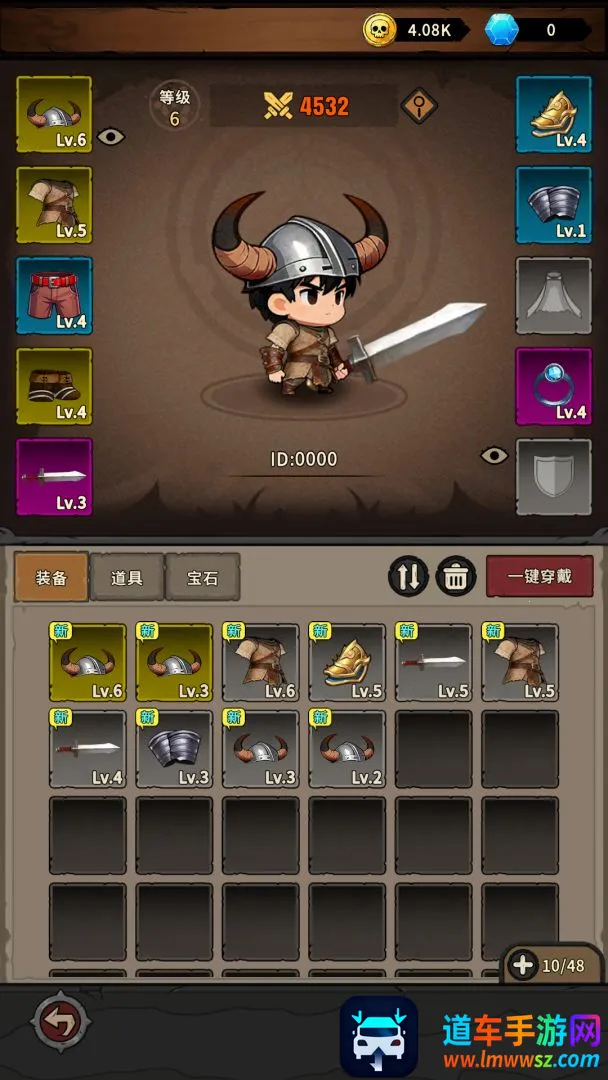The height and width of the screenshot is (1080, 608).
Task: Select the equipped Lv.6 horned helmet slot
Action: tap(54, 115)
